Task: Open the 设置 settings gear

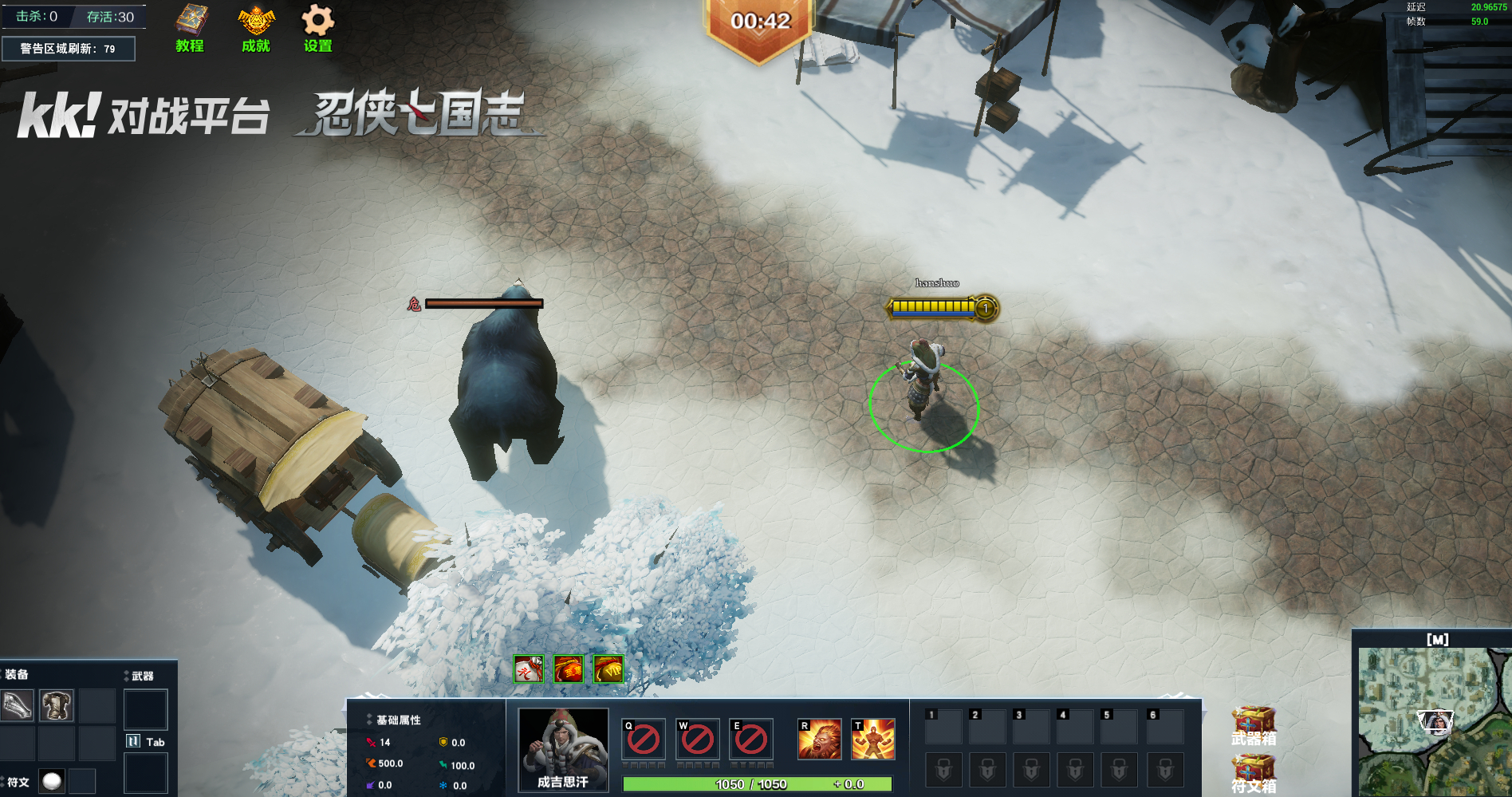Action: tap(317, 28)
